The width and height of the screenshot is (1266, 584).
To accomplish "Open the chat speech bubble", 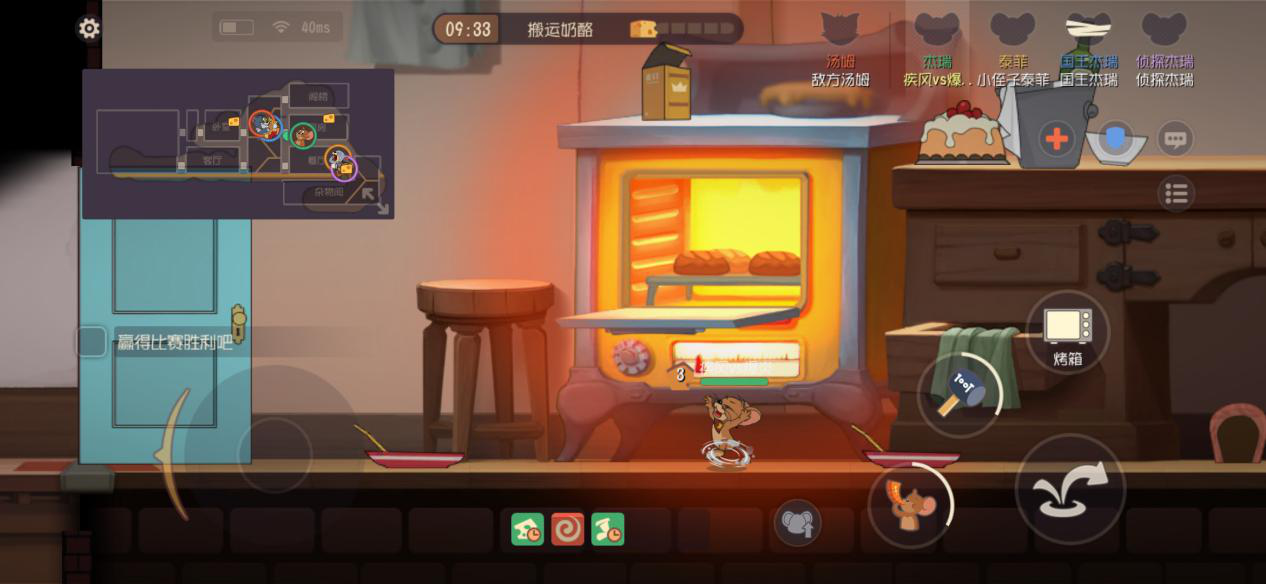I will (x=1175, y=138).
